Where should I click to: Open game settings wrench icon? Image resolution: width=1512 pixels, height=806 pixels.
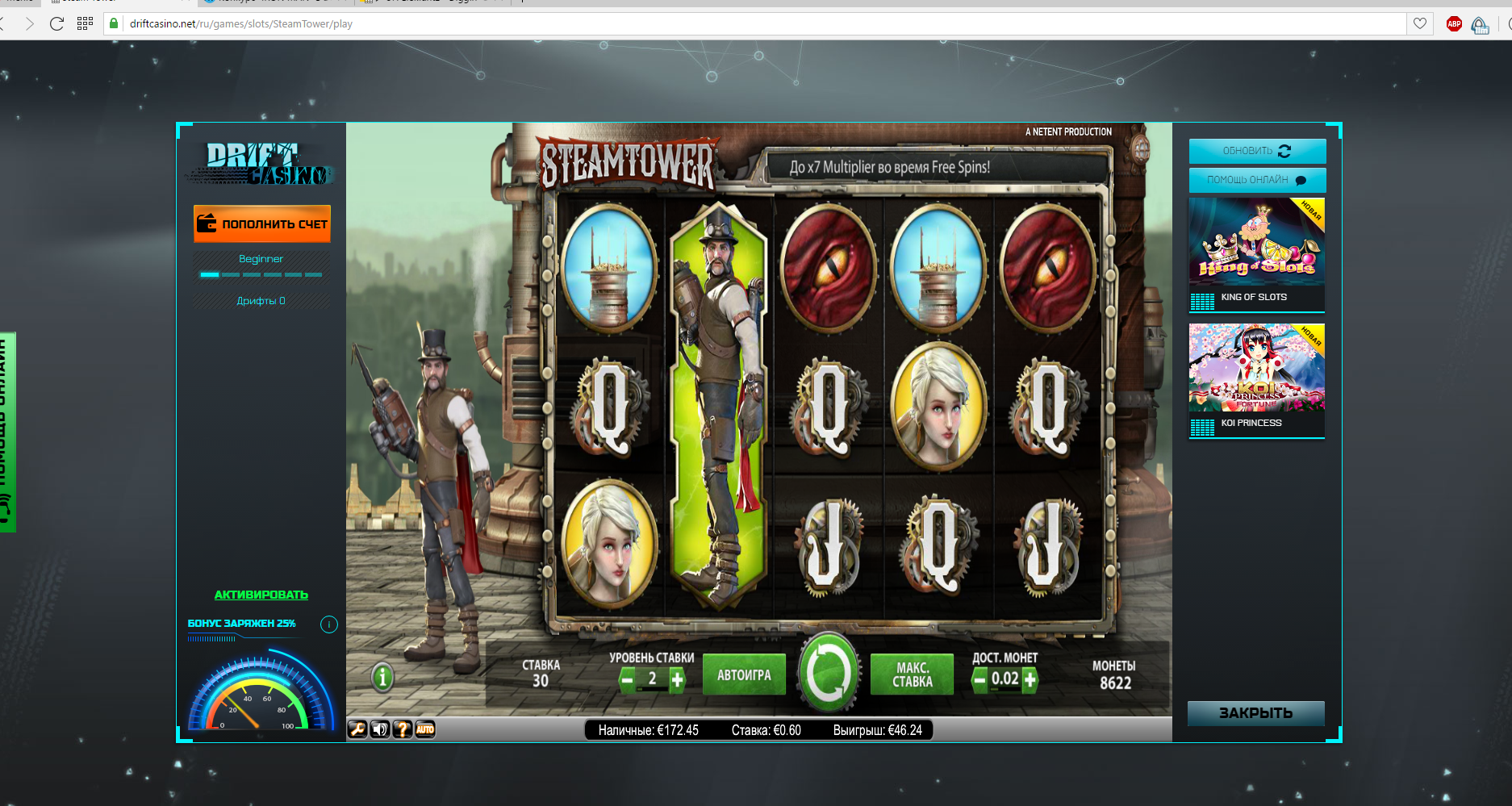[357, 729]
